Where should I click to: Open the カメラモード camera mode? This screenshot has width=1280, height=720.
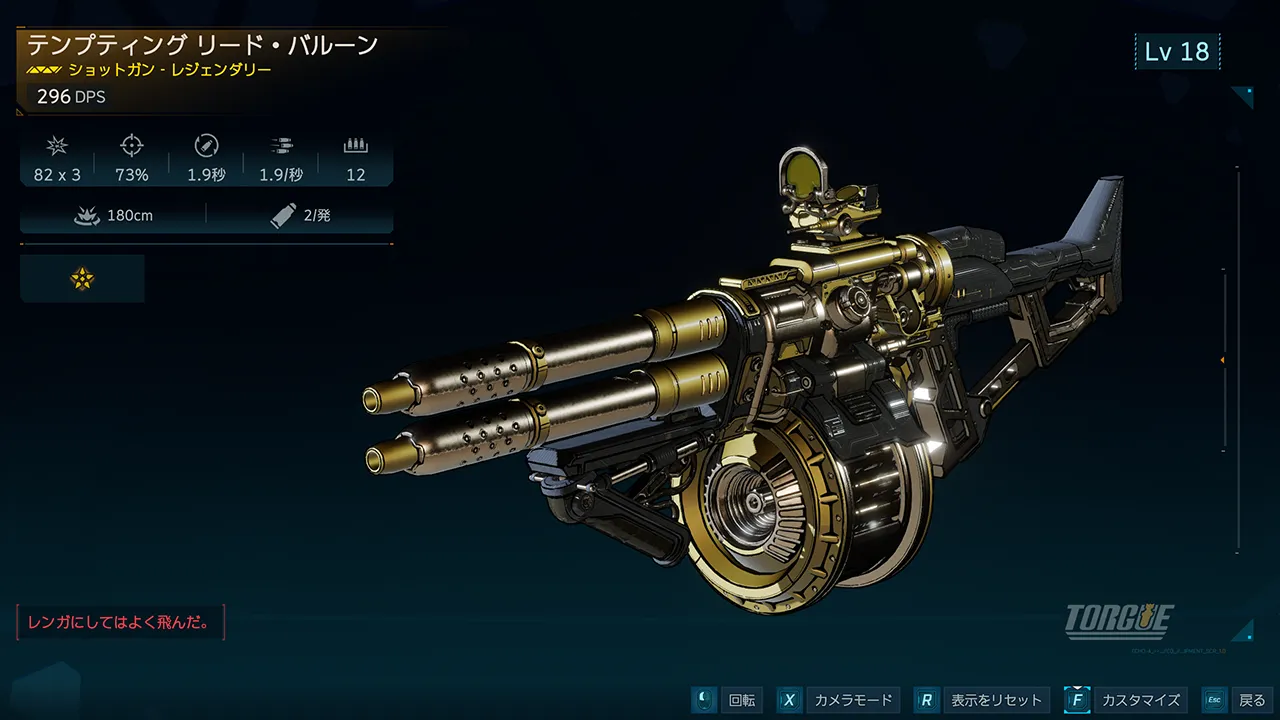click(x=838, y=700)
